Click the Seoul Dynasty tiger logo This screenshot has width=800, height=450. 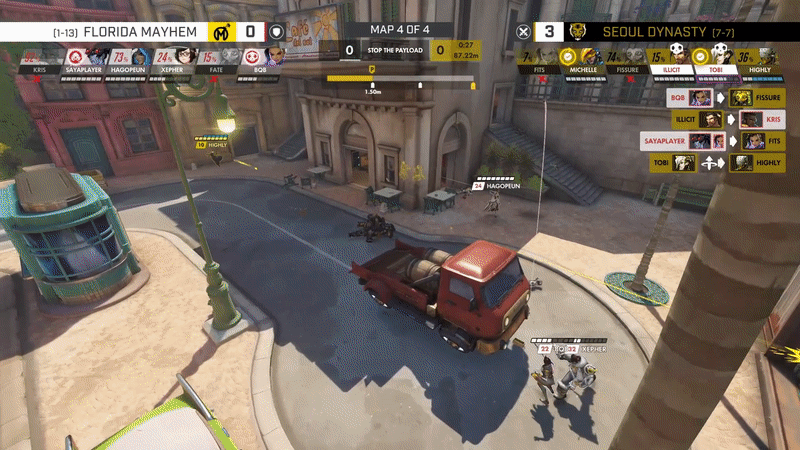[x=579, y=31]
